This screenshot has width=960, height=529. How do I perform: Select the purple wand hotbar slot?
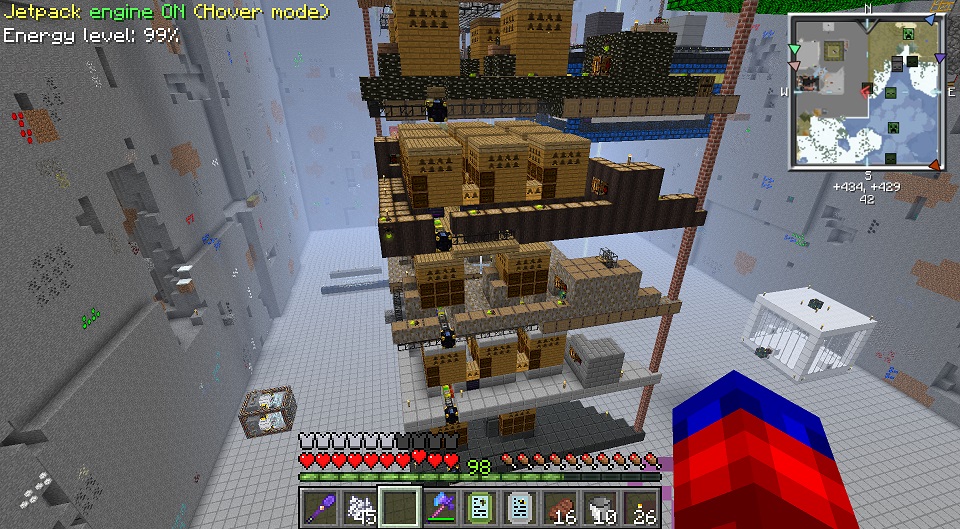point(319,507)
